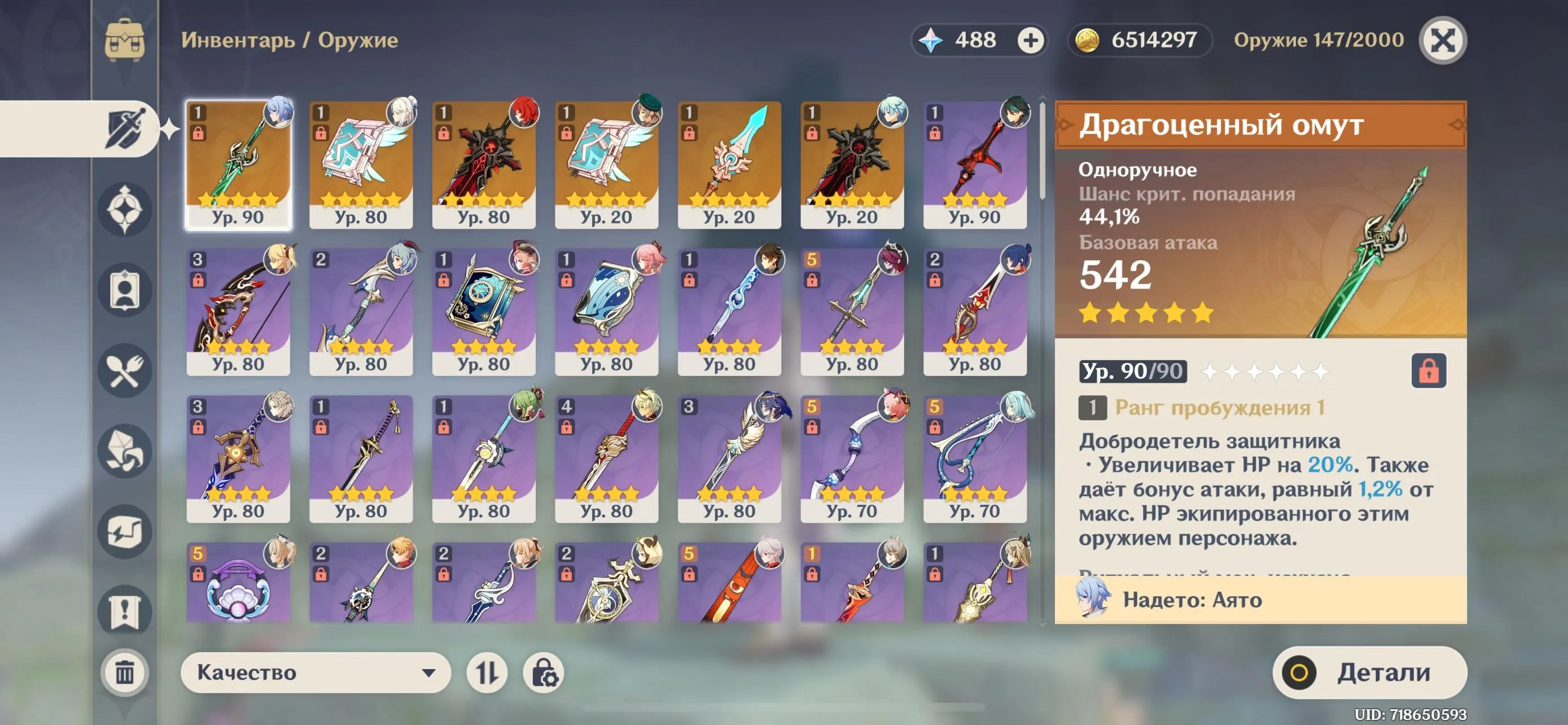Pick the dark red bow with refinement 3

click(238, 312)
